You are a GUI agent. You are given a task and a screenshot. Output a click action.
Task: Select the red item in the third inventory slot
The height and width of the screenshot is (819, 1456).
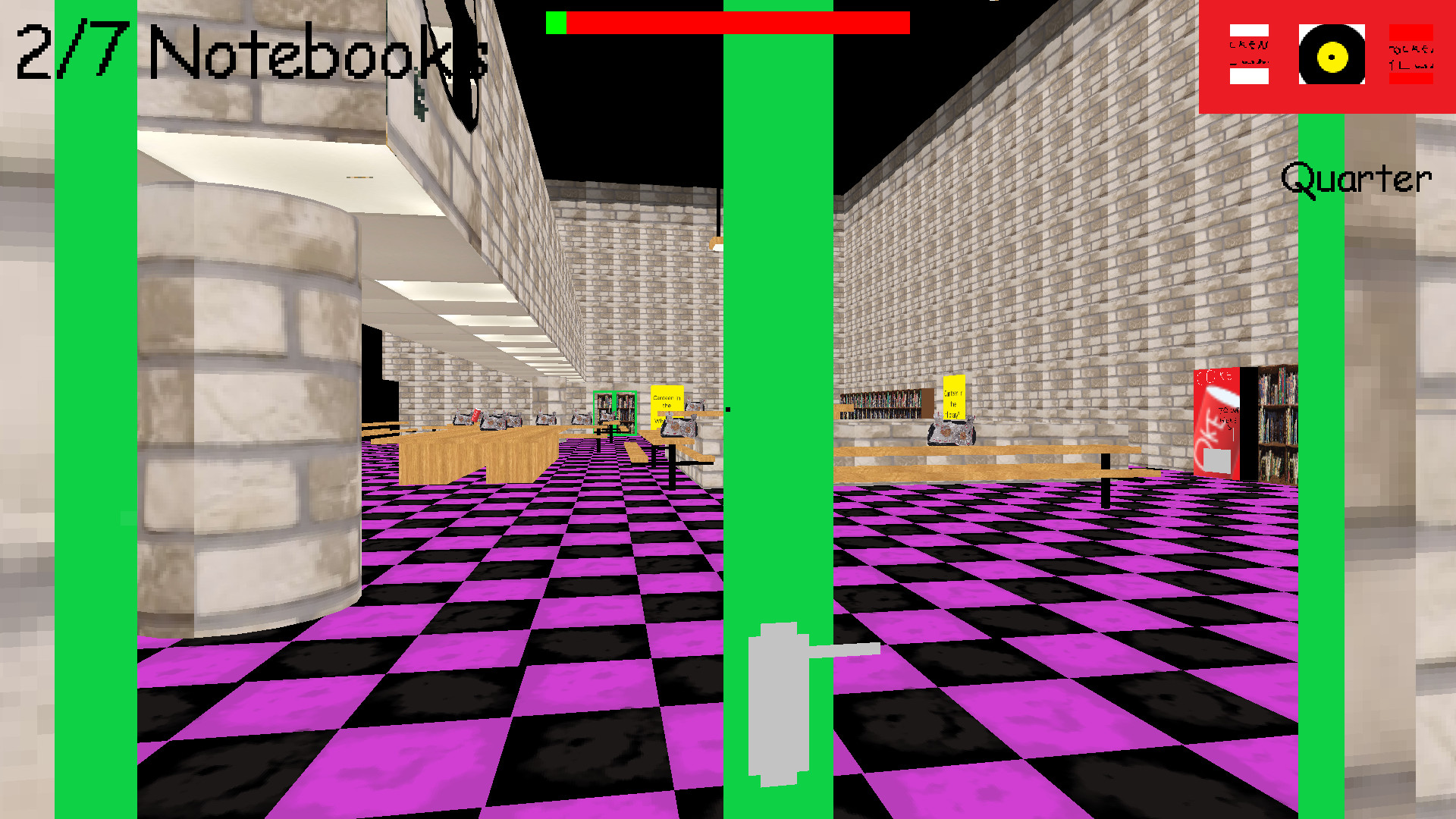[x=1412, y=53]
